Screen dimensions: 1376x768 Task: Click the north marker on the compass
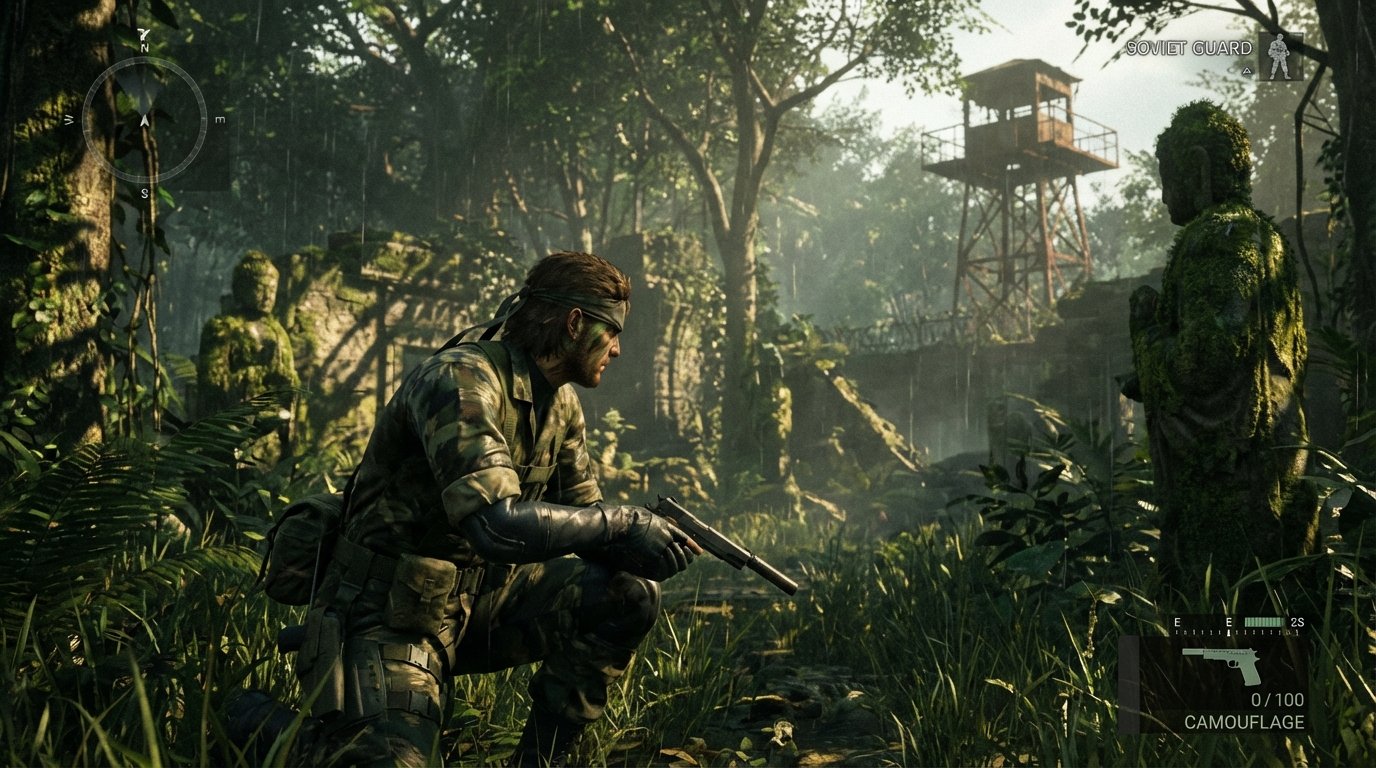click(x=144, y=48)
